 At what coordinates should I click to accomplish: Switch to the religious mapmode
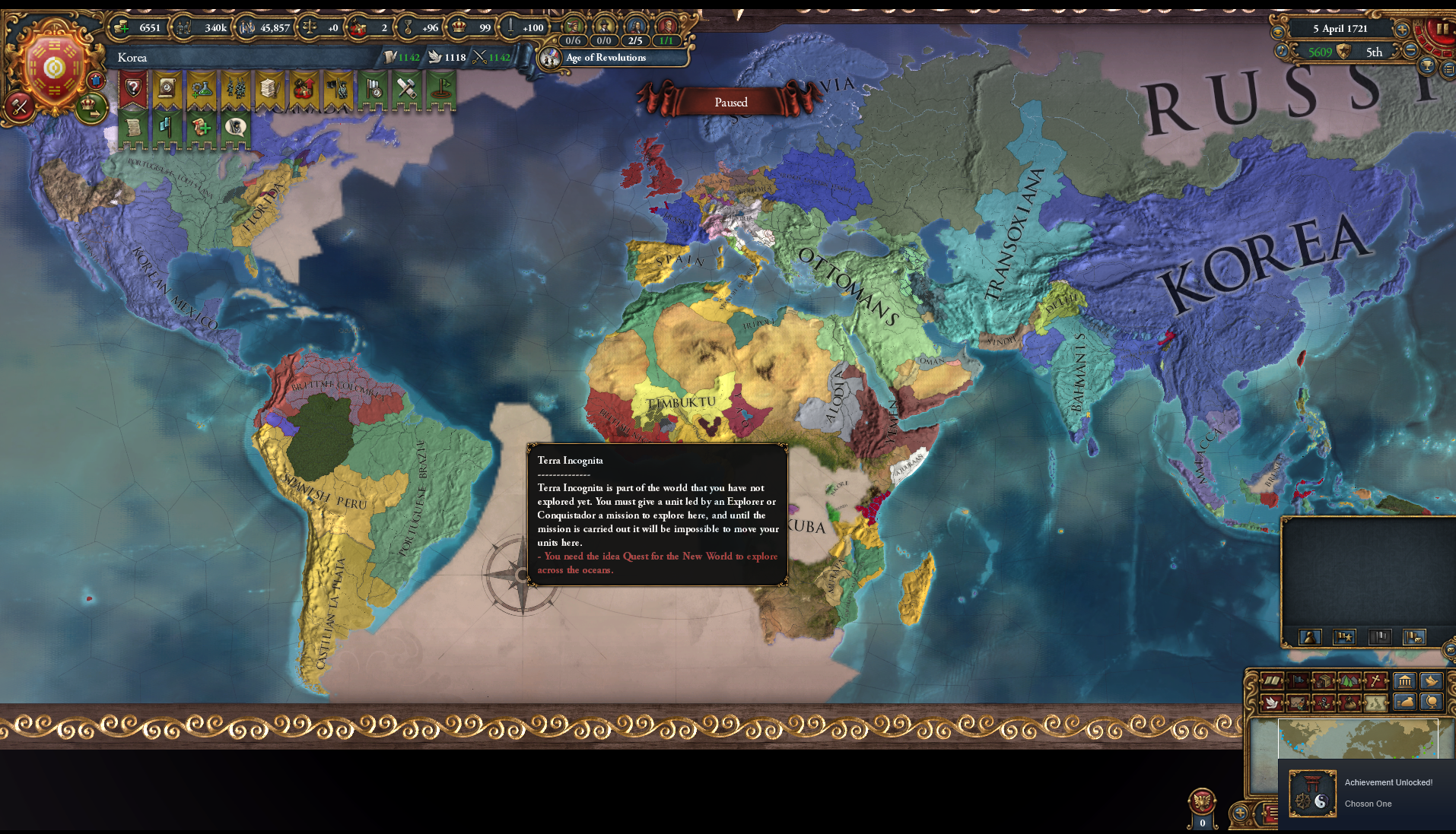coord(1375,680)
